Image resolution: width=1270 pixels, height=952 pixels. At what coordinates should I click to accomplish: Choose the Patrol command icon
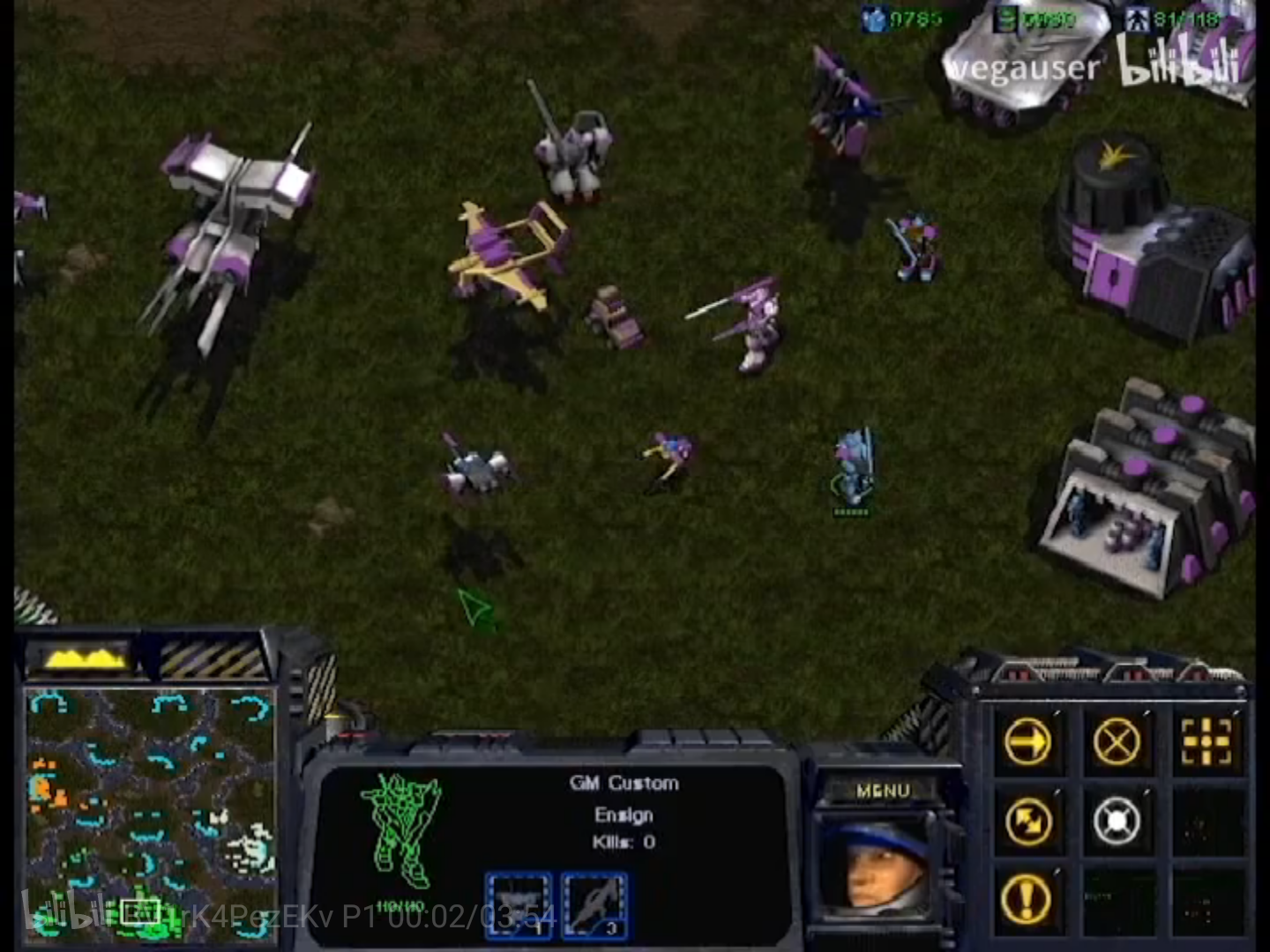point(1028,822)
